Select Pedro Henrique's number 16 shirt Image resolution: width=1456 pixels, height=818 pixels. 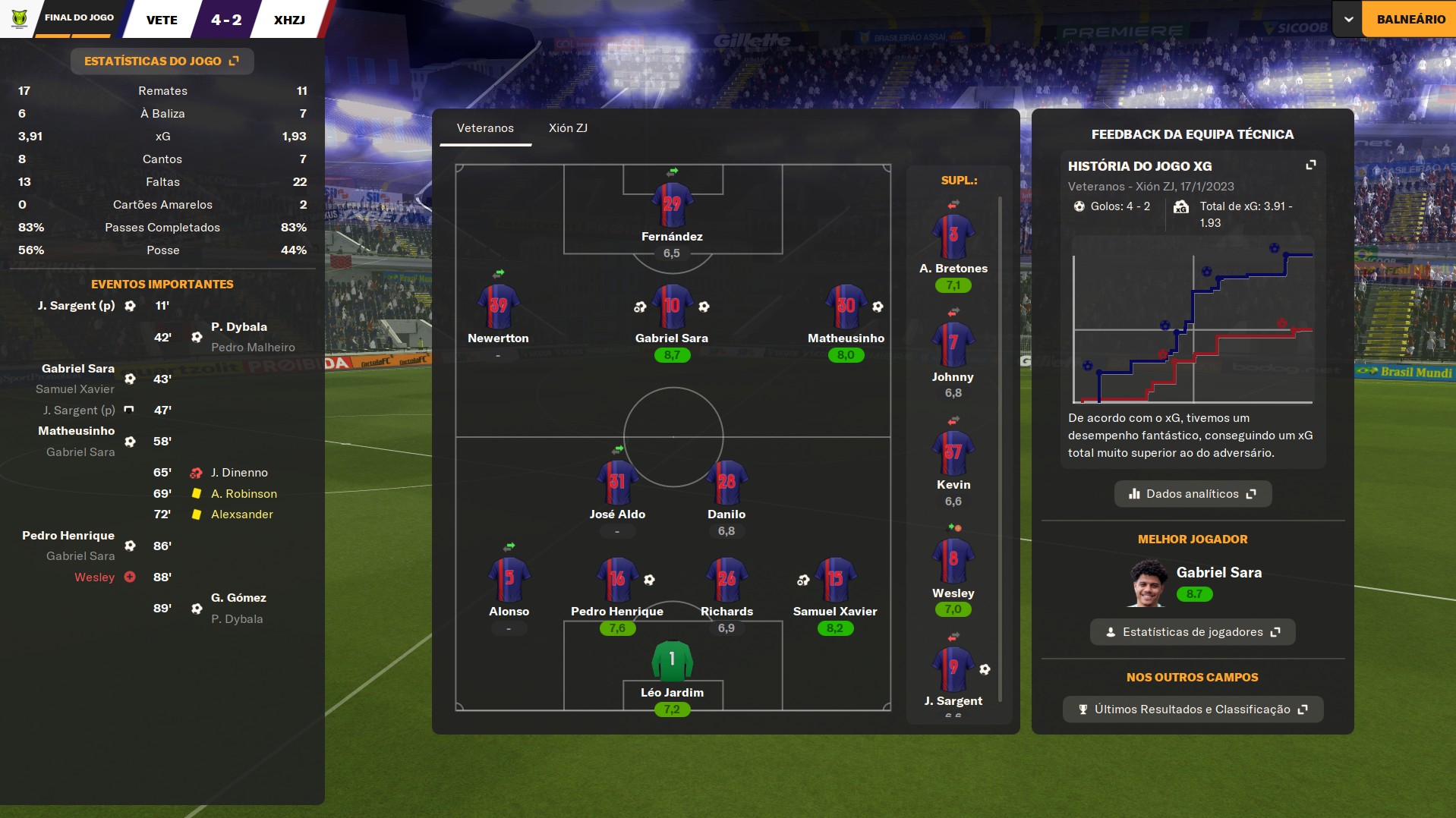point(617,579)
